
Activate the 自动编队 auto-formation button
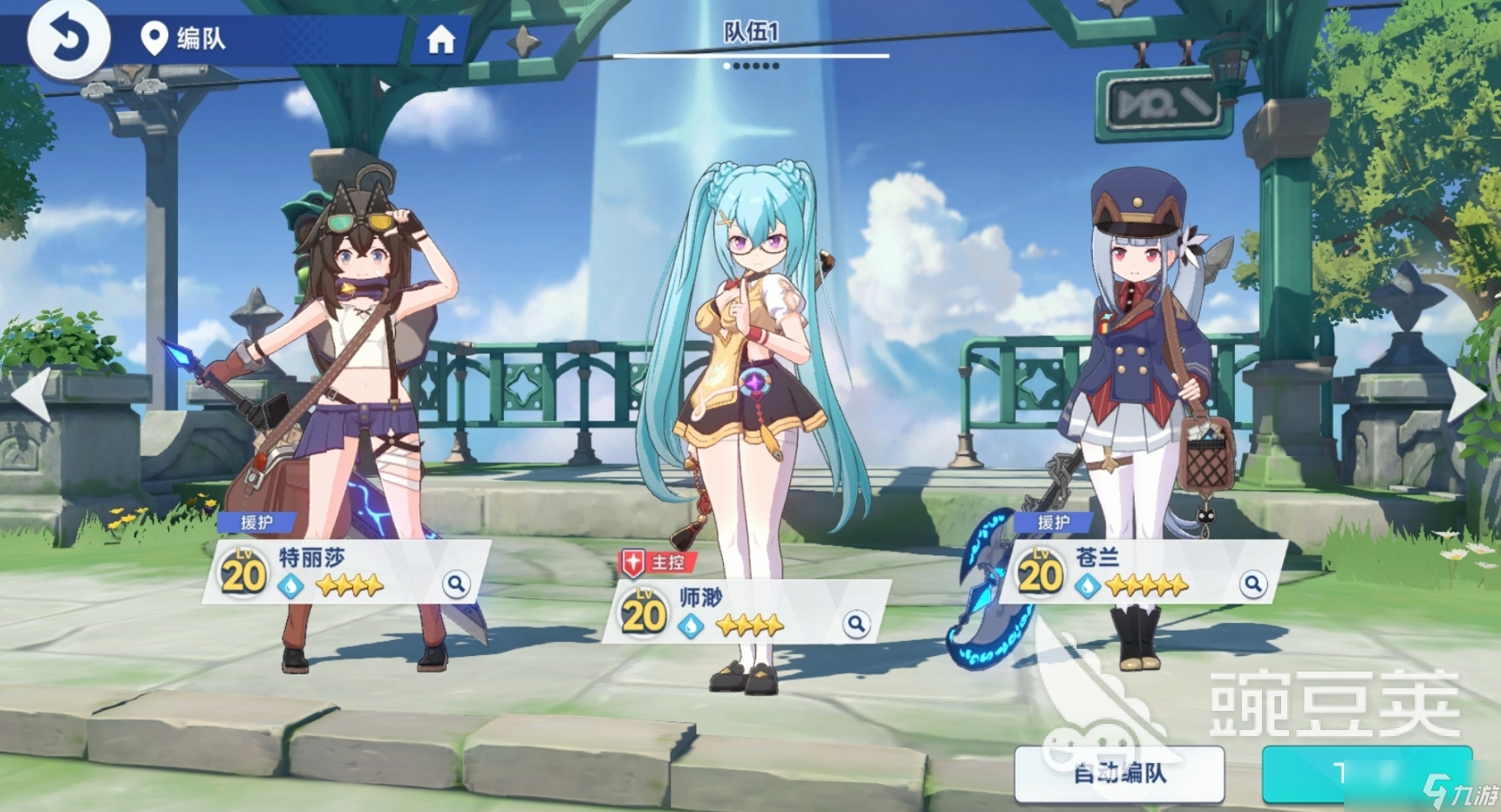1119,773
